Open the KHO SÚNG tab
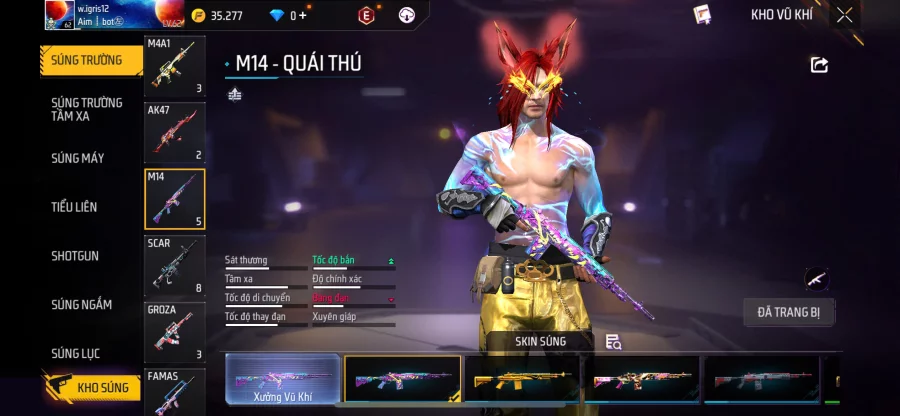 coord(92,387)
